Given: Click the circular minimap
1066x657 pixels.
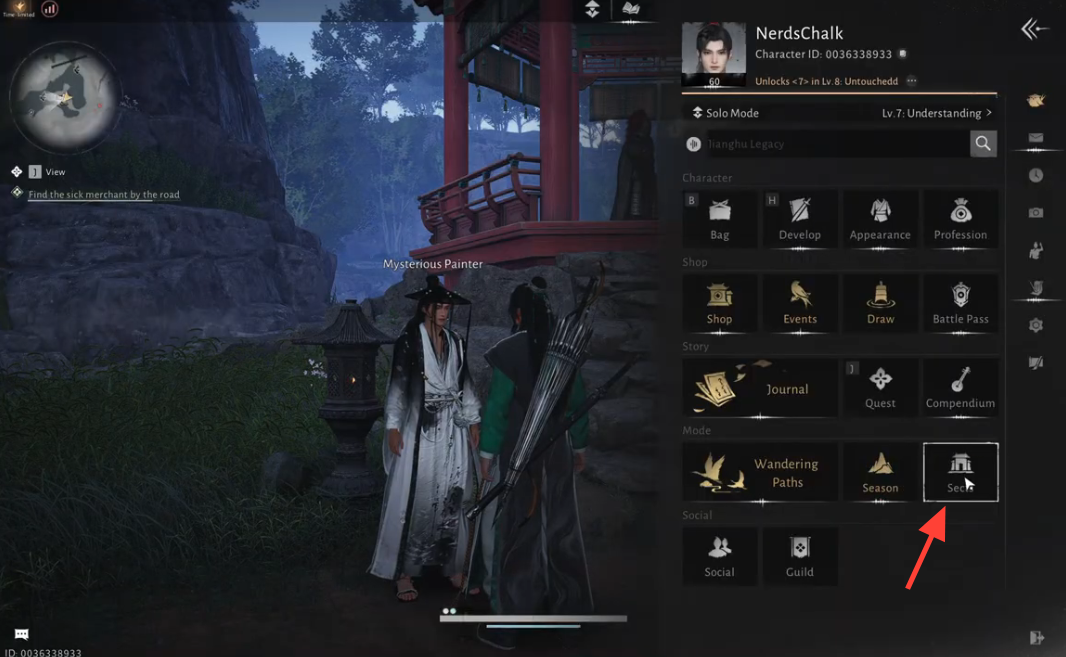Looking at the screenshot, I should pyautogui.click(x=64, y=98).
